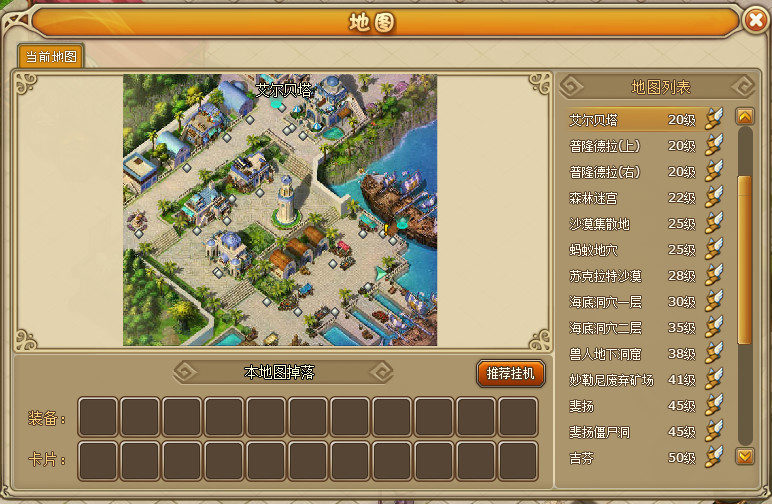Click the 推荐挂机 button
Screen dimensions: 772x504
tap(511, 374)
